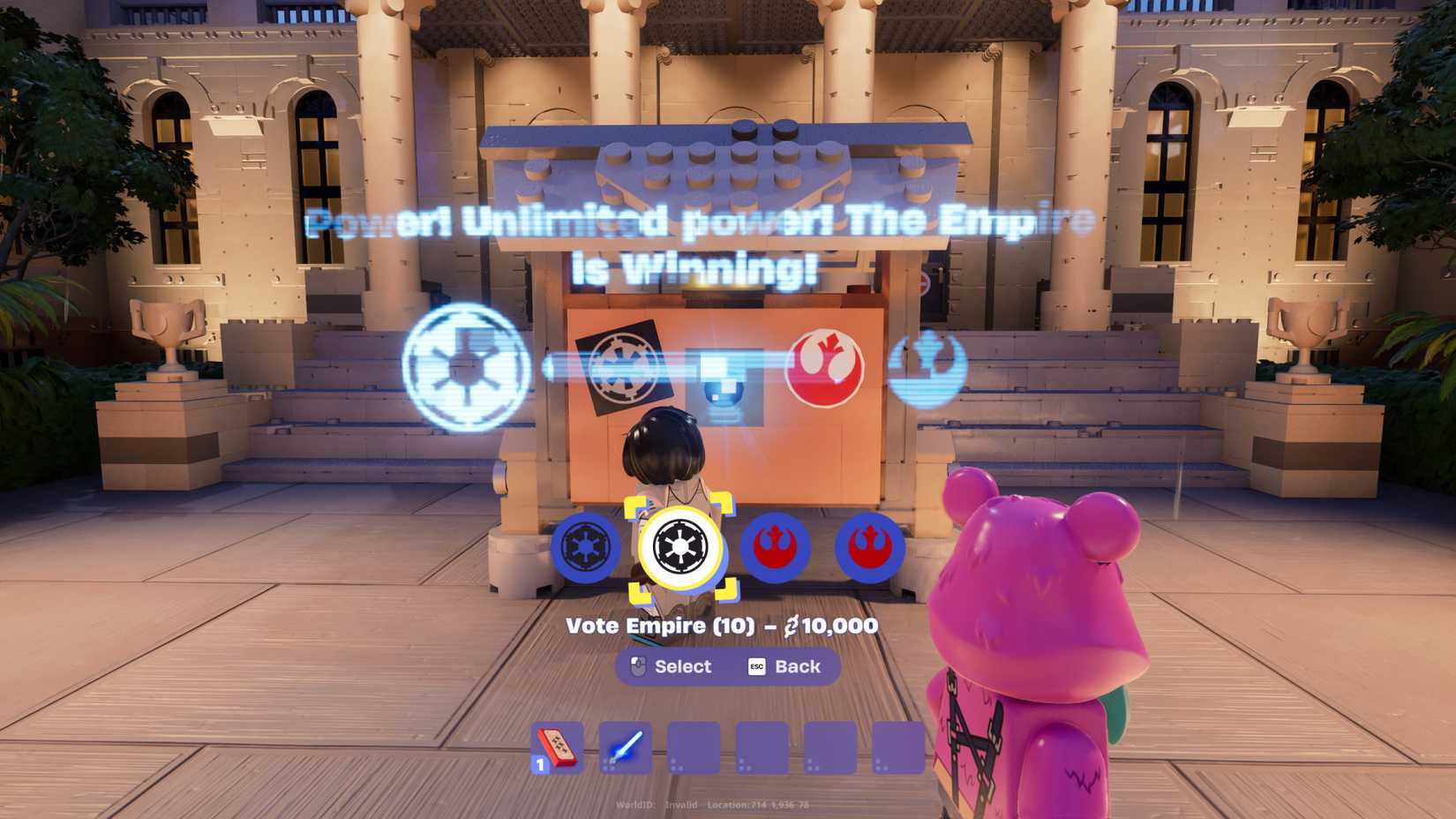Choose the first Rebel Alliance vote emblem

click(x=772, y=547)
